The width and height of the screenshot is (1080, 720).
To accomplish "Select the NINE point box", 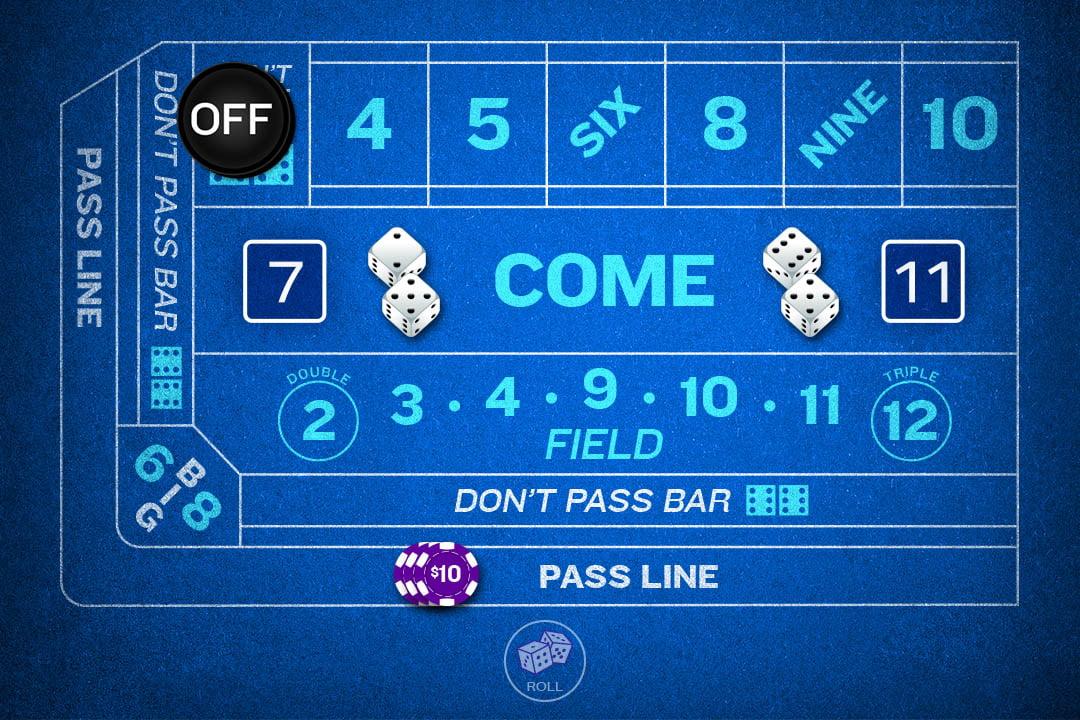I will (x=843, y=124).
